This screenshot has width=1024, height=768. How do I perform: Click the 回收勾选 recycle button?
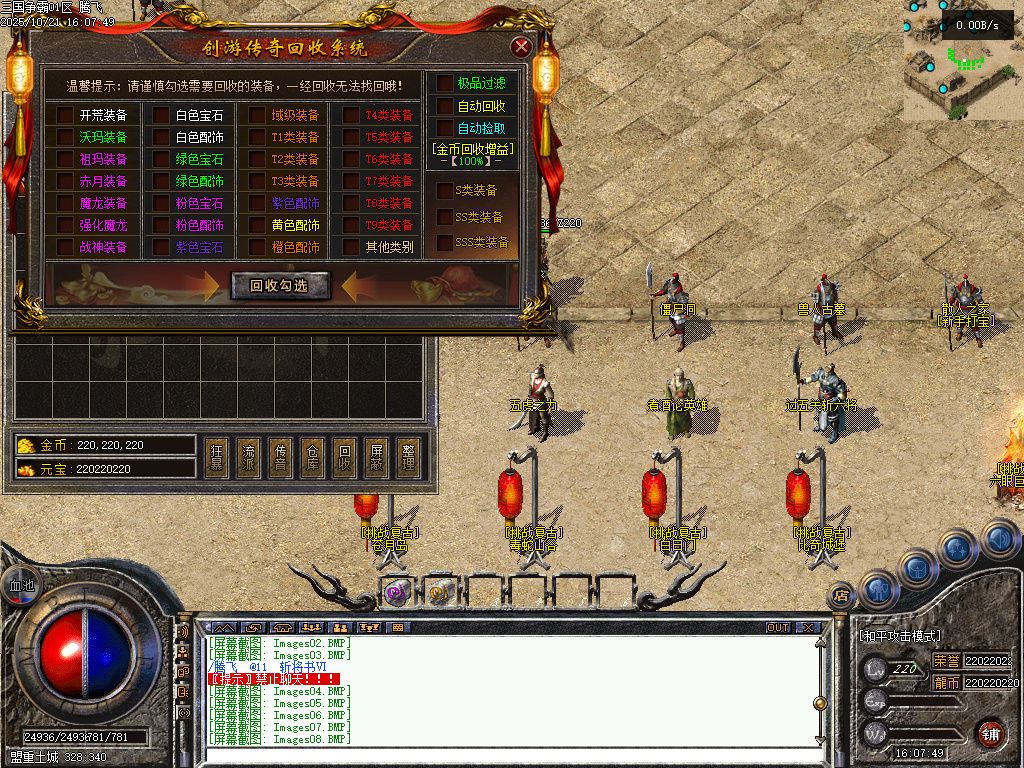[281, 285]
